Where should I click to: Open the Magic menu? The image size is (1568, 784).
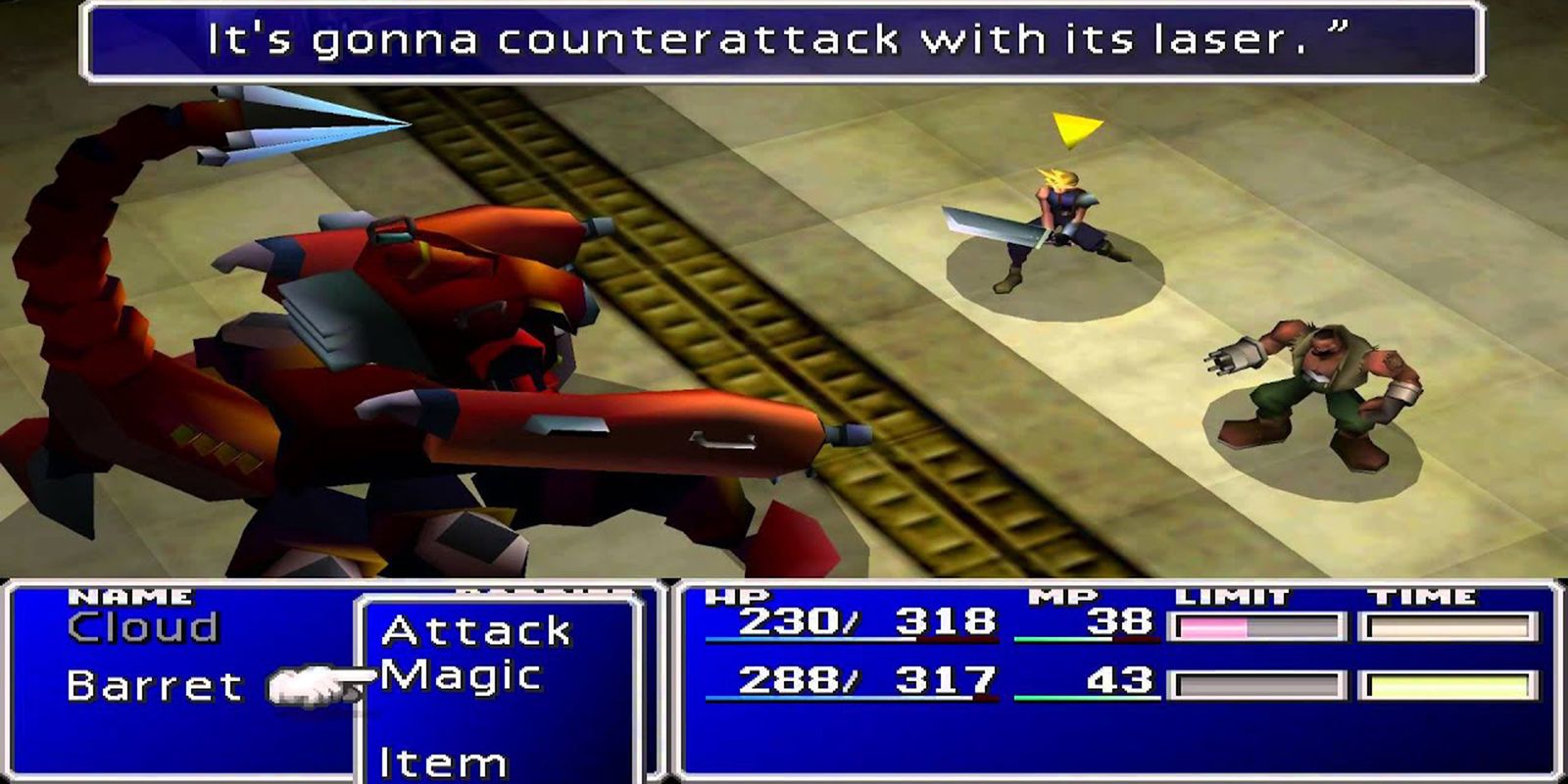[463, 676]
